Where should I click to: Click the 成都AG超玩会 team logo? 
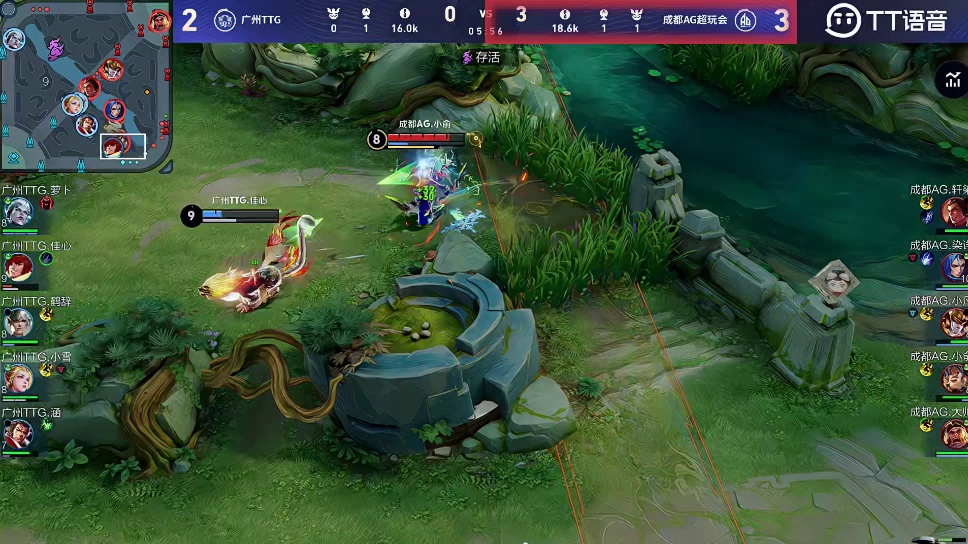[x=746, y=20]
